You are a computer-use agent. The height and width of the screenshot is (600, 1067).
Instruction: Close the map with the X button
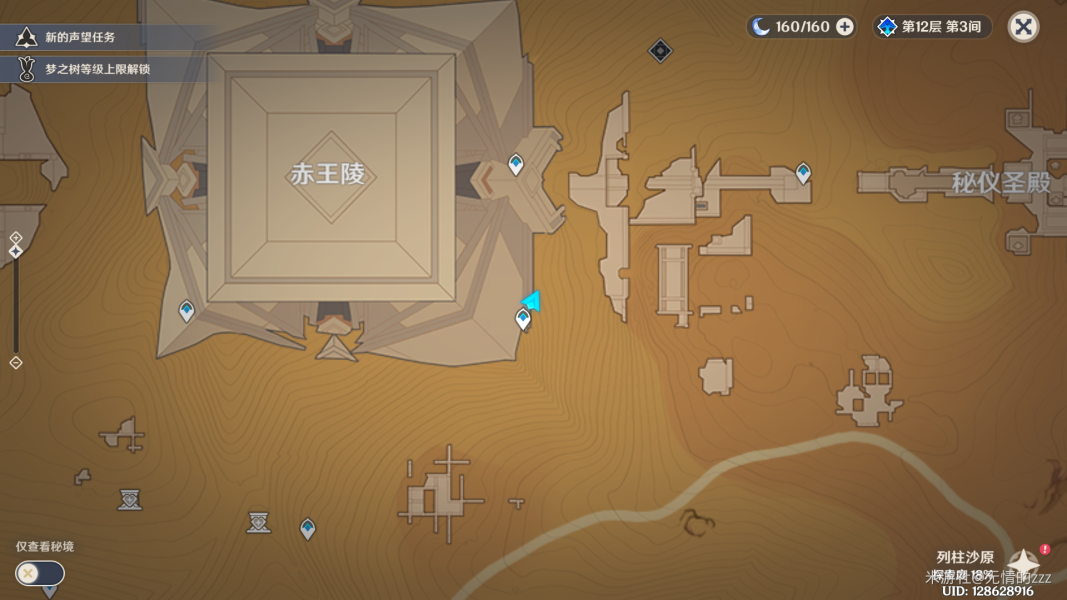pos(1023,27)
